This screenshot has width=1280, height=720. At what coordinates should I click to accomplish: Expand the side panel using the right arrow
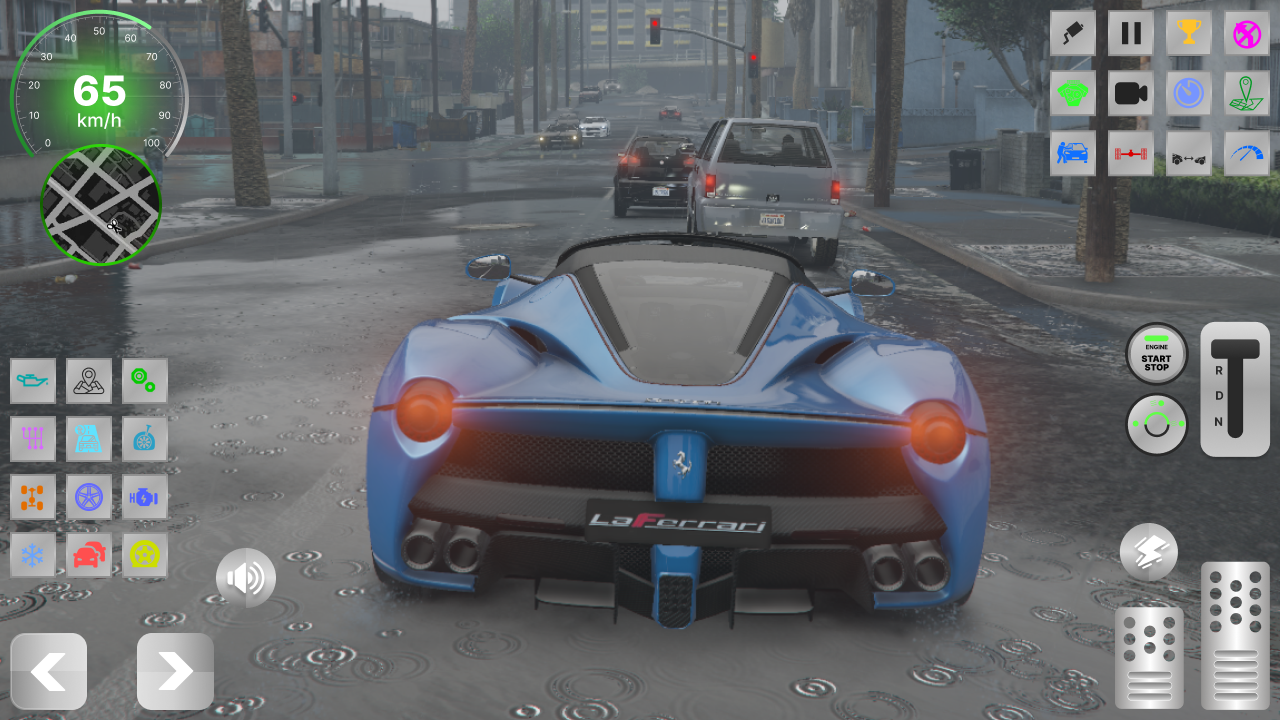tap(174, 671)
